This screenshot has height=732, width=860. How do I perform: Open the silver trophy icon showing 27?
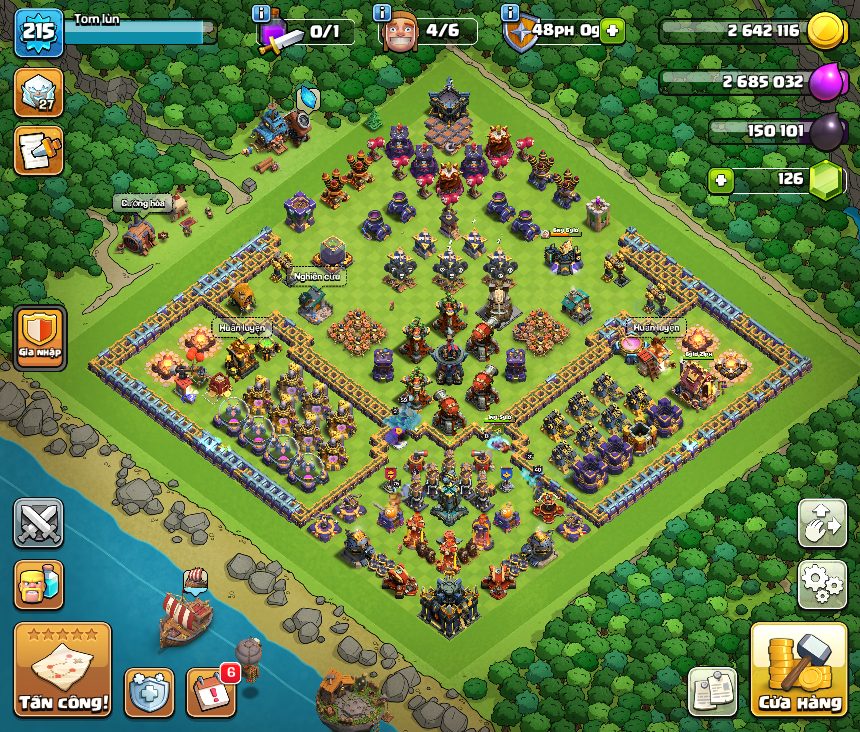[38, 92]
